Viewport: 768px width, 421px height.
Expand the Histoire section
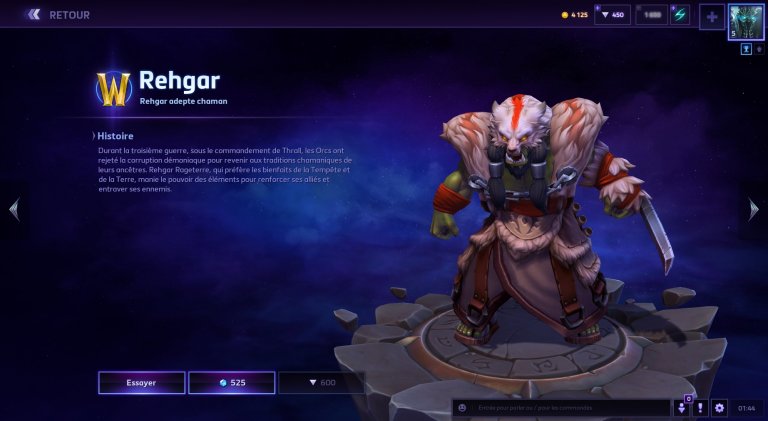coord(113,136)
